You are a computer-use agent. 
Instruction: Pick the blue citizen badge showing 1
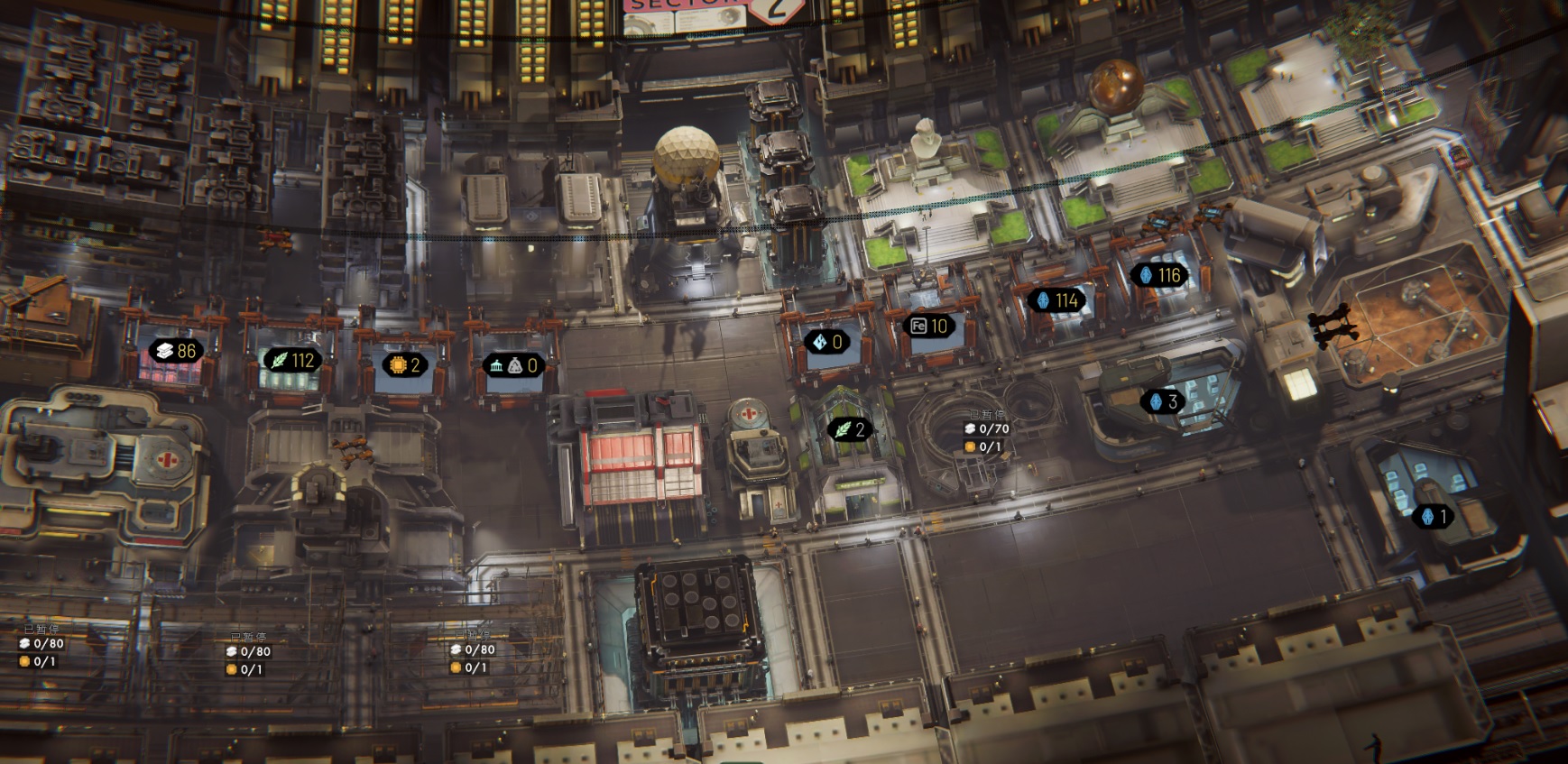(x=1433, y=516)
